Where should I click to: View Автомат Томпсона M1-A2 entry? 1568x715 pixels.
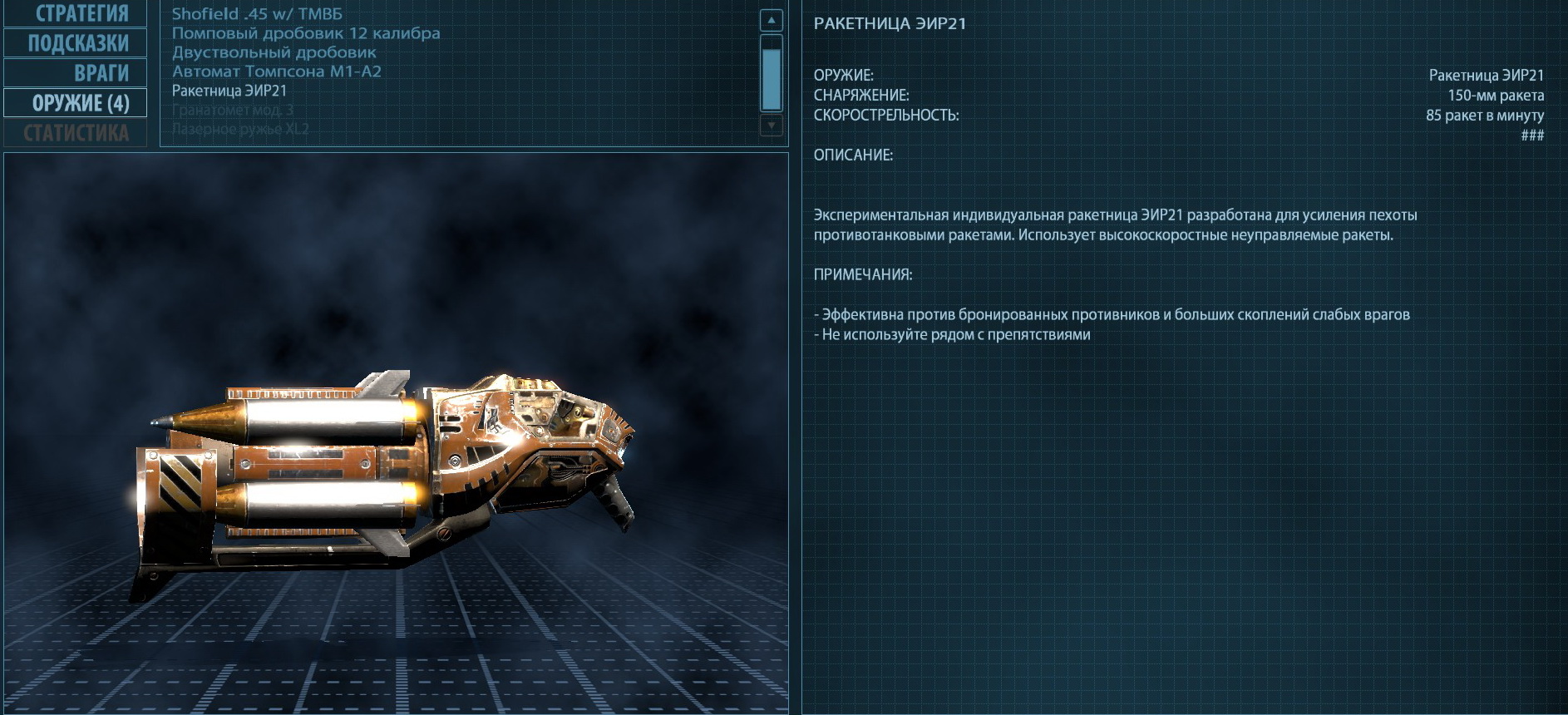tap(277, 71)
